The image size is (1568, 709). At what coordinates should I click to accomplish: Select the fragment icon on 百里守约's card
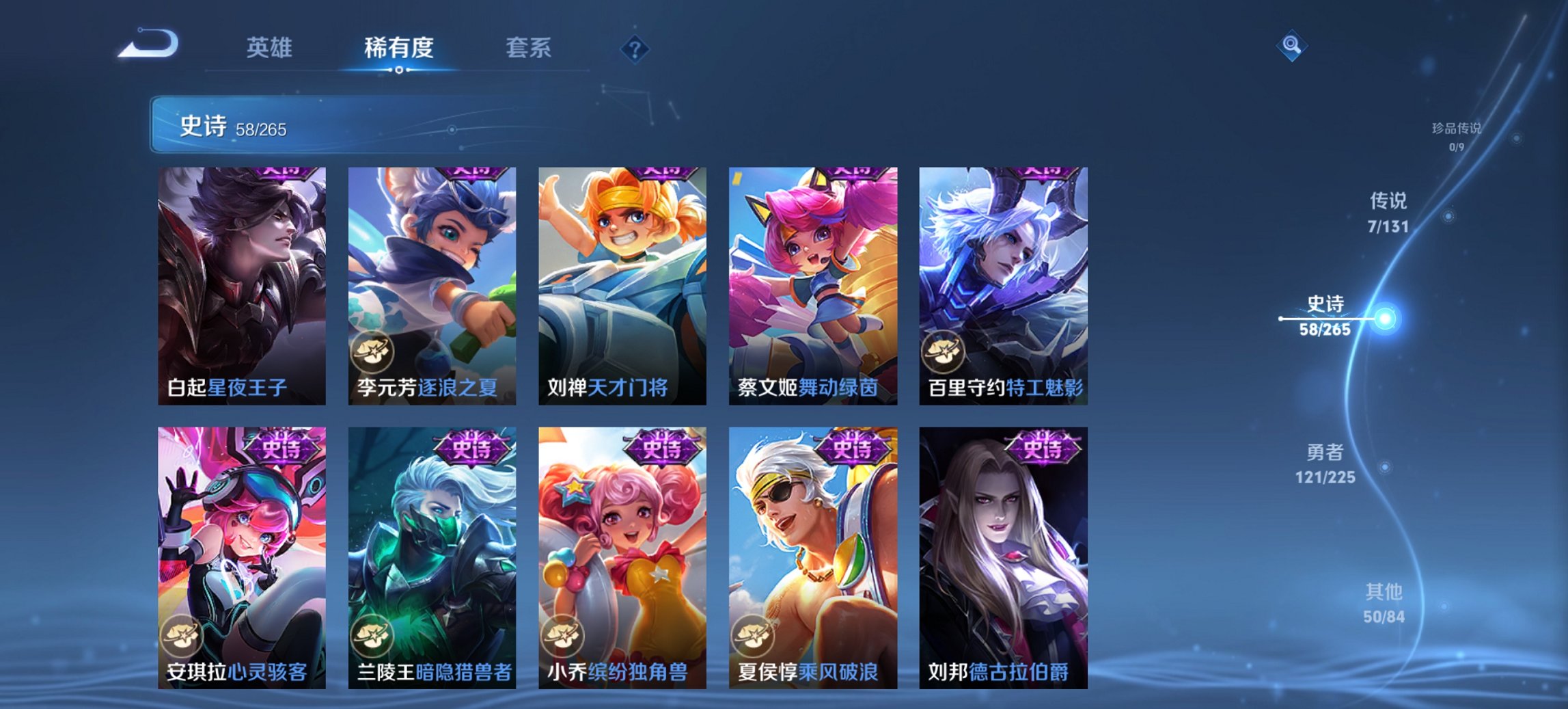[943, 351]
